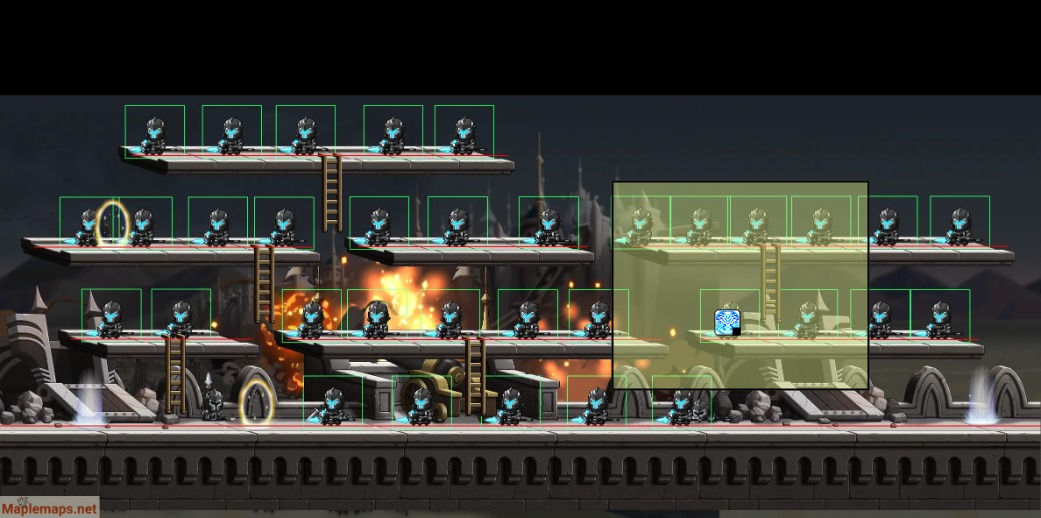Select the blue skill icon marker

tap(727, 322)
